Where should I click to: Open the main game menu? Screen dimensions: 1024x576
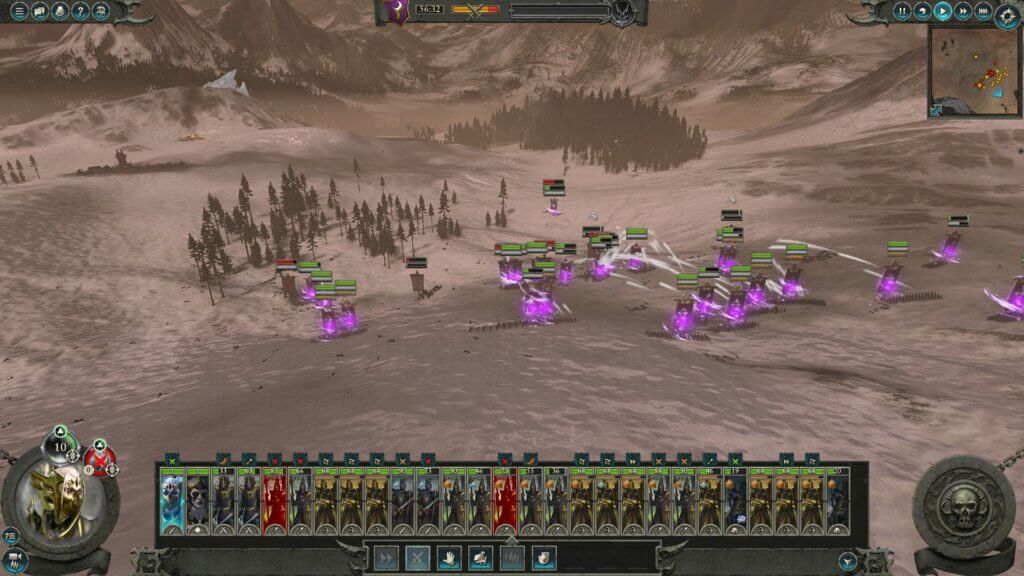[19, 12]
